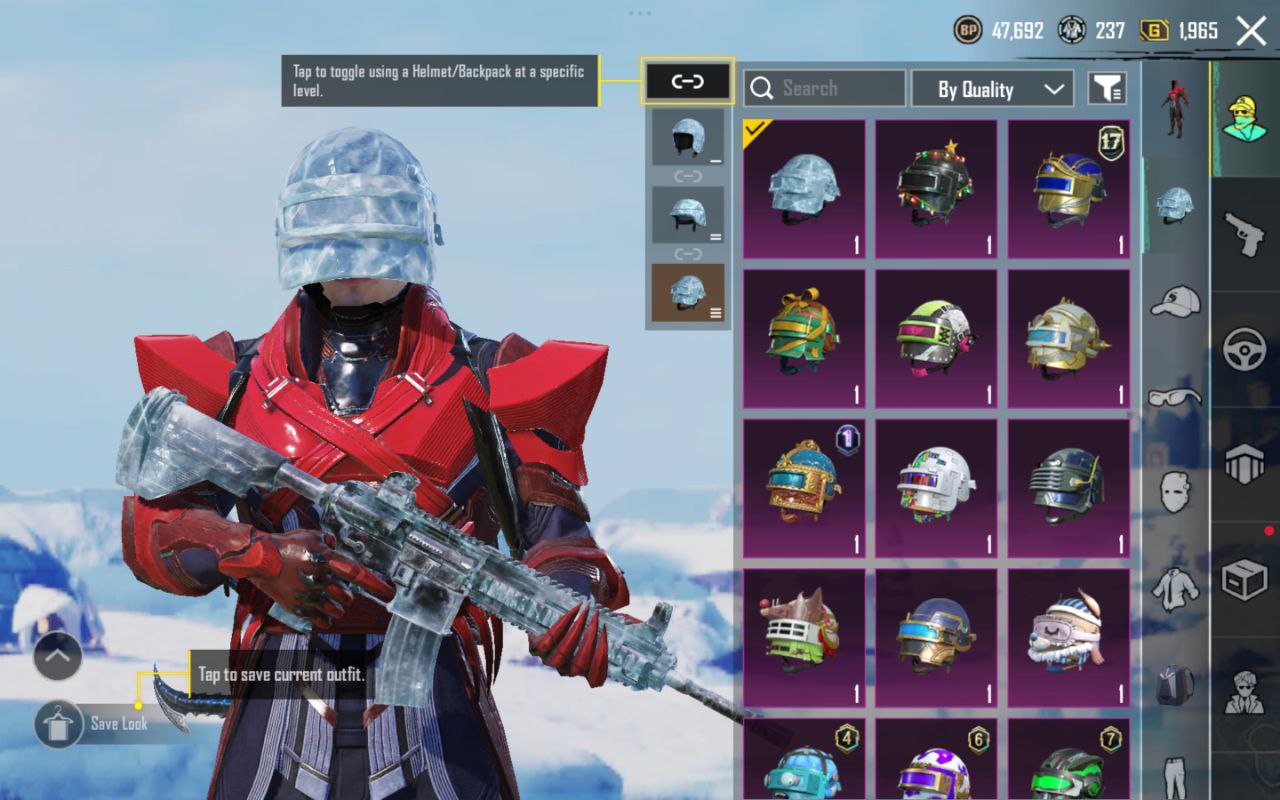Viewport: 1280px width, 800px height.
Task: Close the inventory with the X button
Action: tap(1251, 31)
